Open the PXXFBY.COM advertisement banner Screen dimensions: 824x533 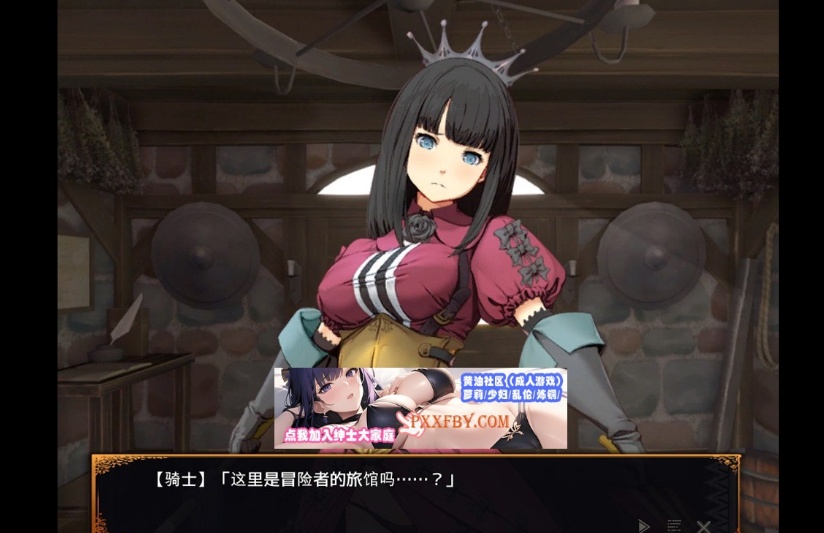click(x=420, y=408)
